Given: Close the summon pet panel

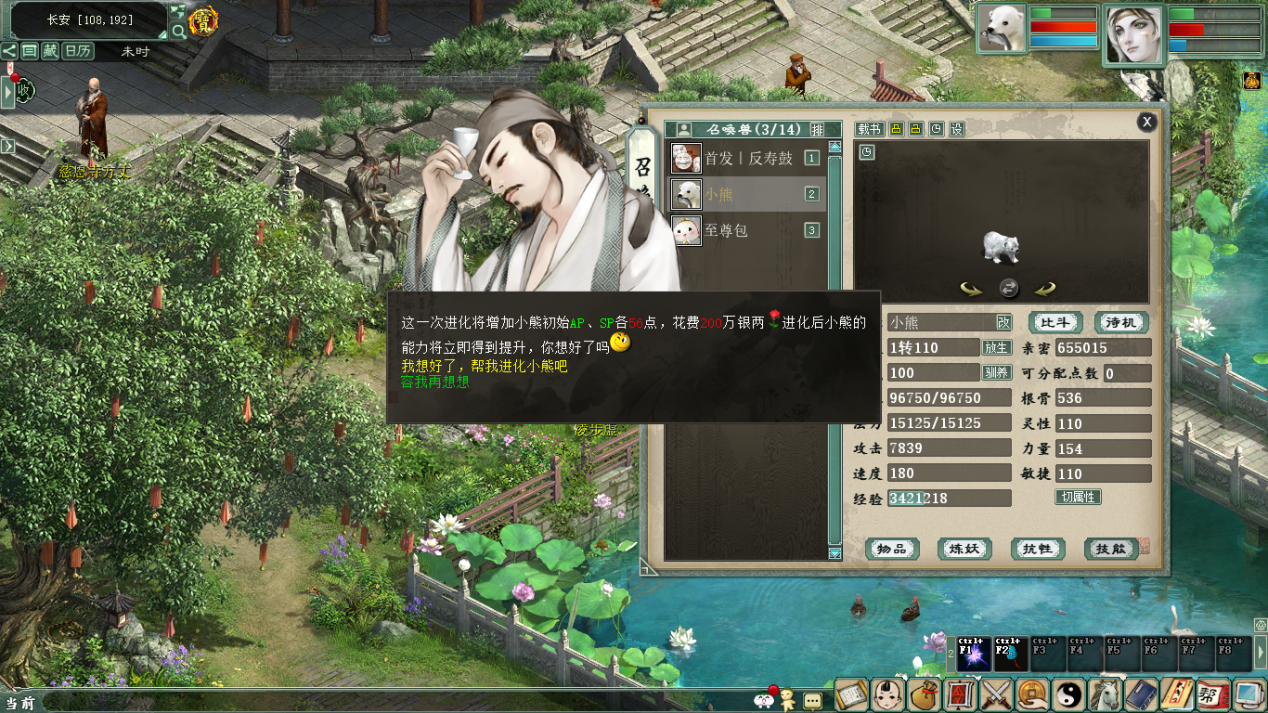Looking at the screenshot, I should tap(1147, 121).
